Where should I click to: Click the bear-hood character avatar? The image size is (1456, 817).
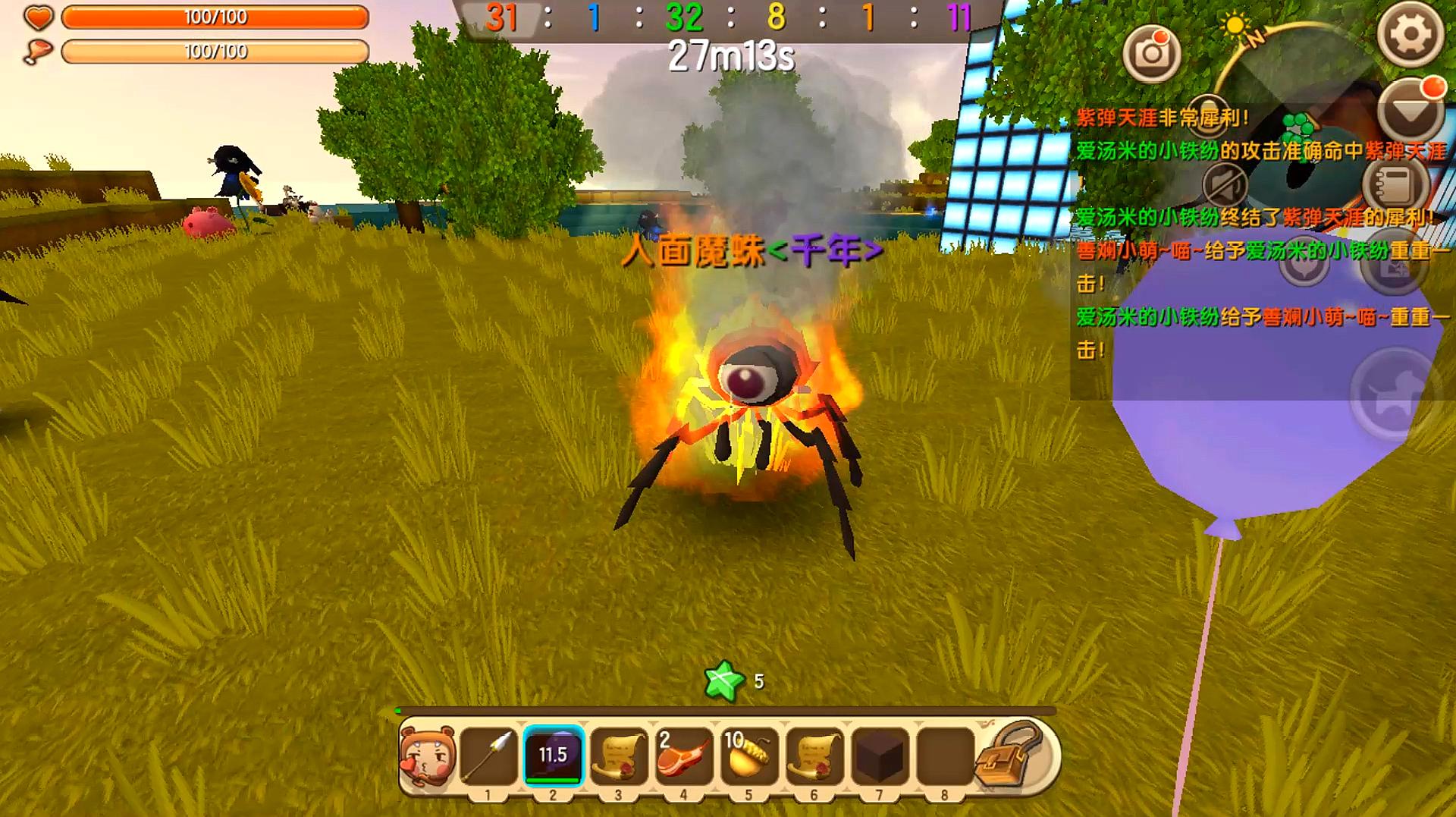coord(428,756)
